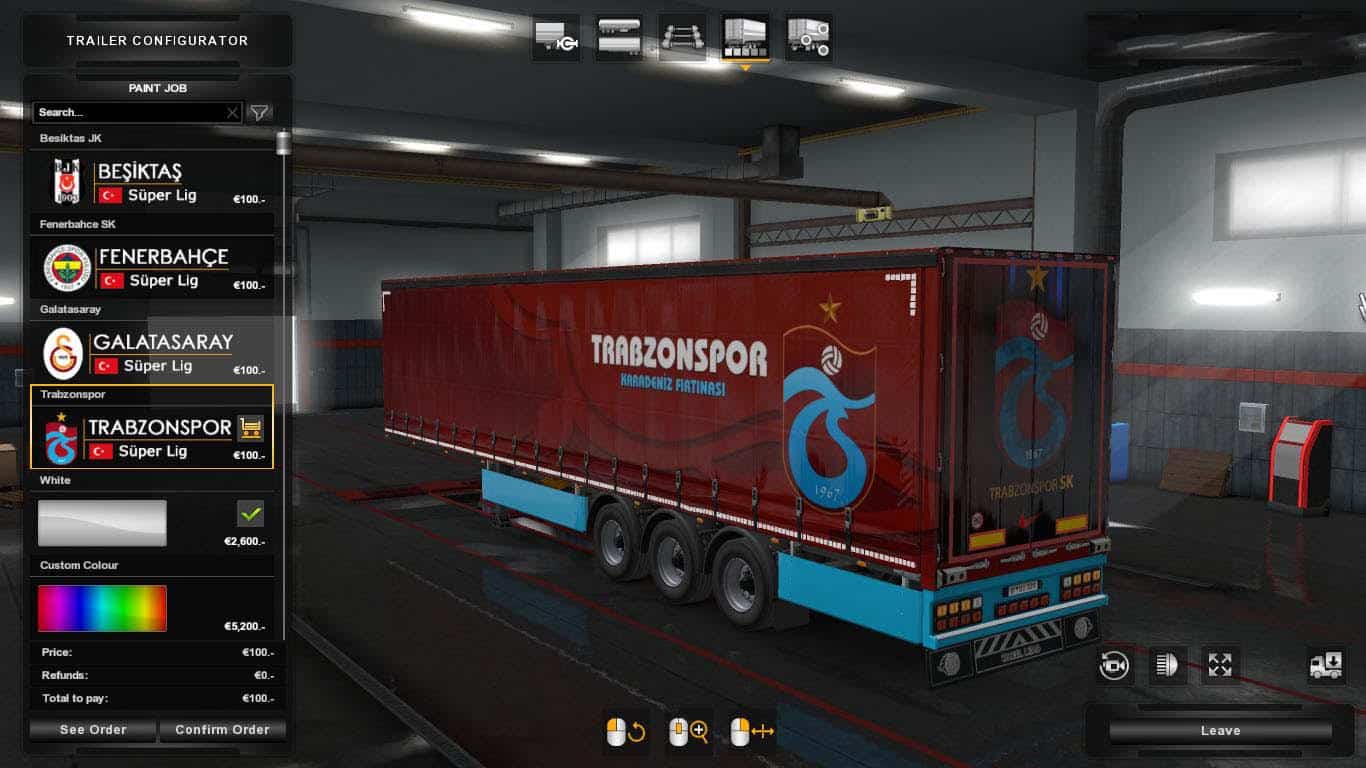Image resolution: width=1366 pixels, height=768 pixels.
Task: Choose the Fenerbahçe paint job
Action: (152, 268)
